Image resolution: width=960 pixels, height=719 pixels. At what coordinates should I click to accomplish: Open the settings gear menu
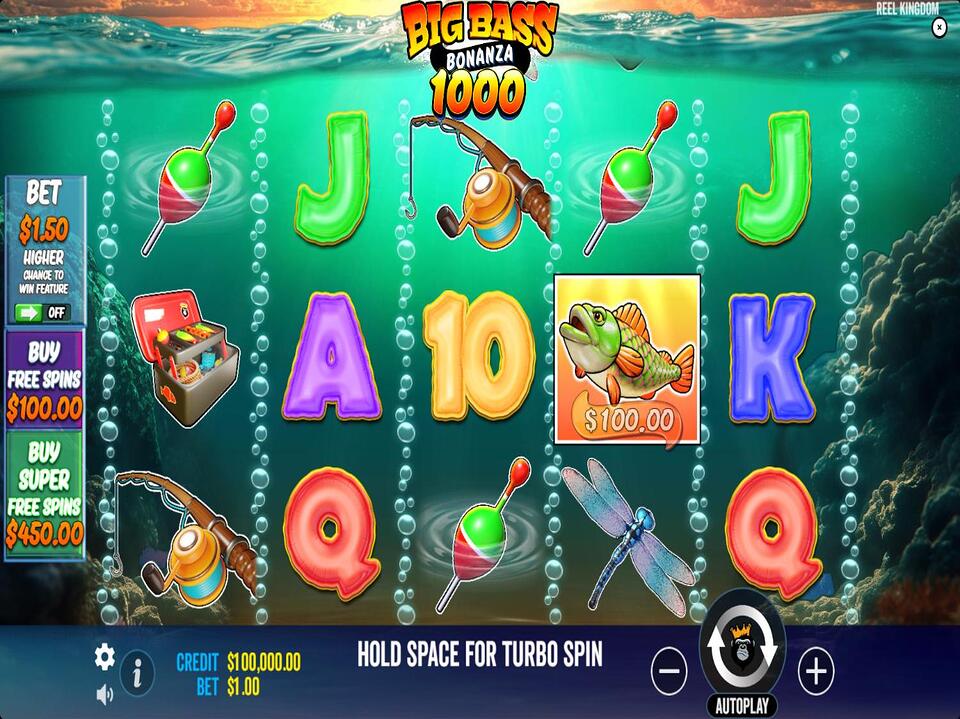pyautogui.click(x=105, y=657)
